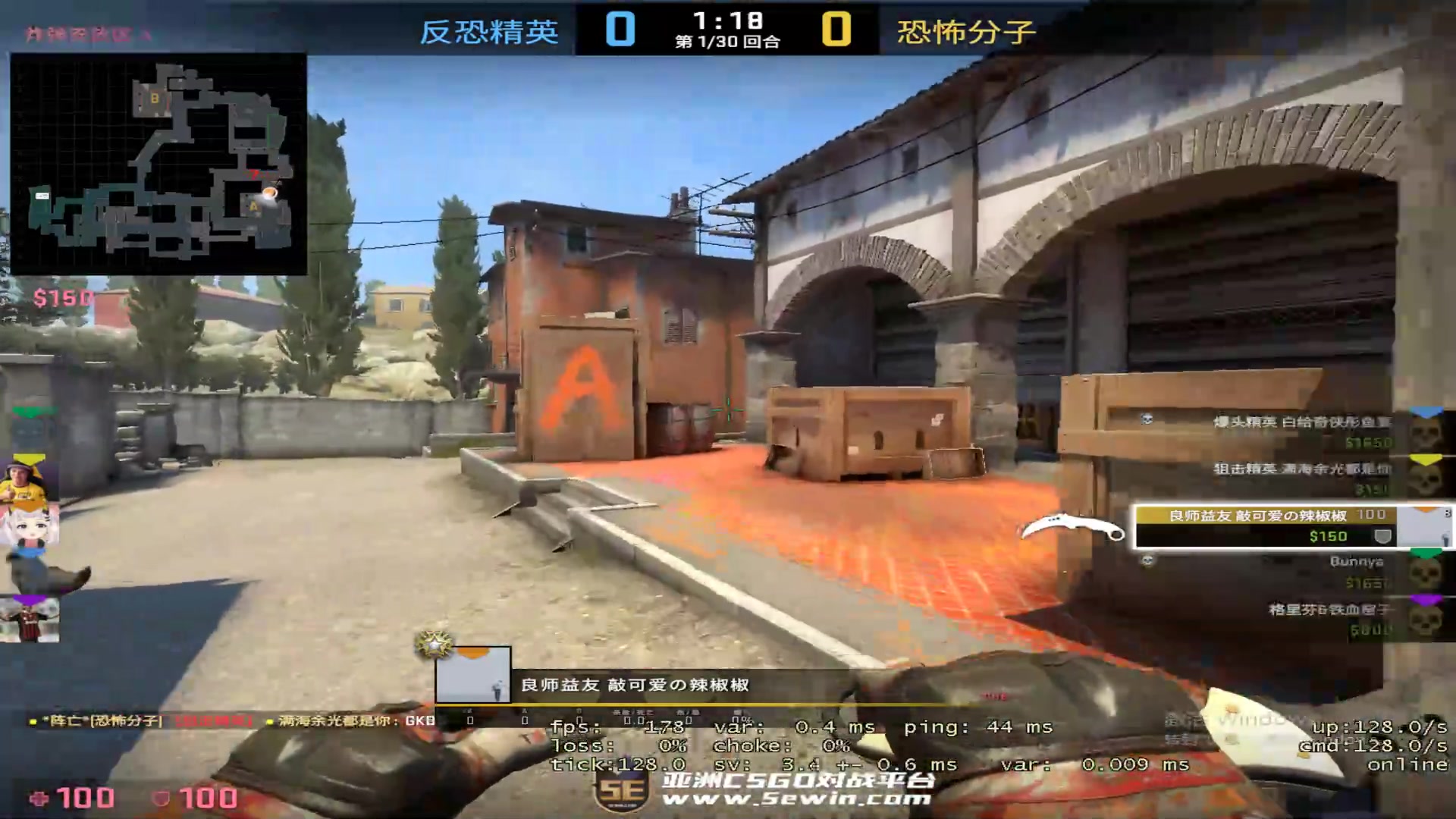Switch to the 反恐精英 team score tab
The width and height of the screenshot is (1456, 819).
(x=488, y=32)
